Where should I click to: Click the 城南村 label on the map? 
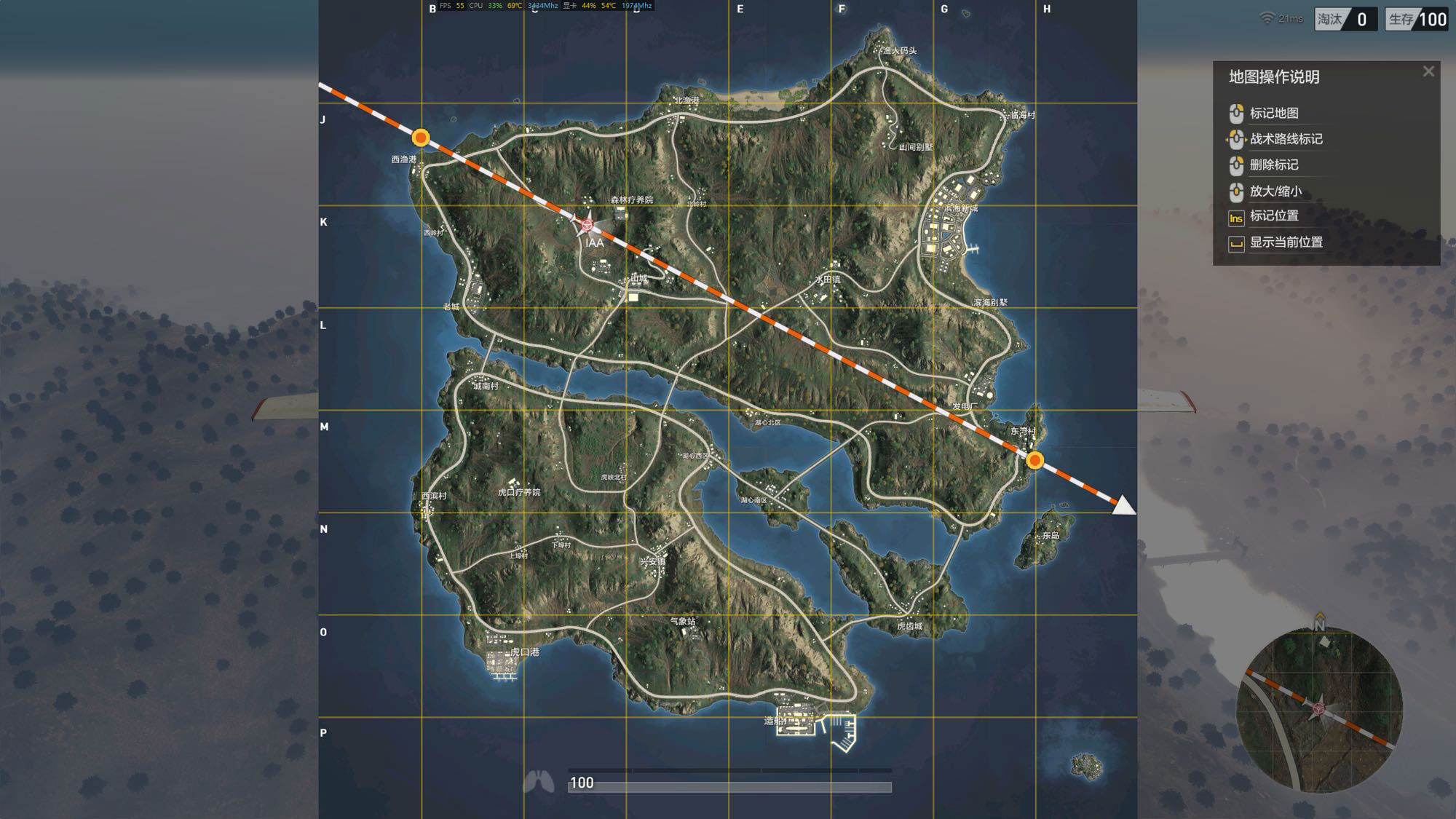tap(486, 386)
